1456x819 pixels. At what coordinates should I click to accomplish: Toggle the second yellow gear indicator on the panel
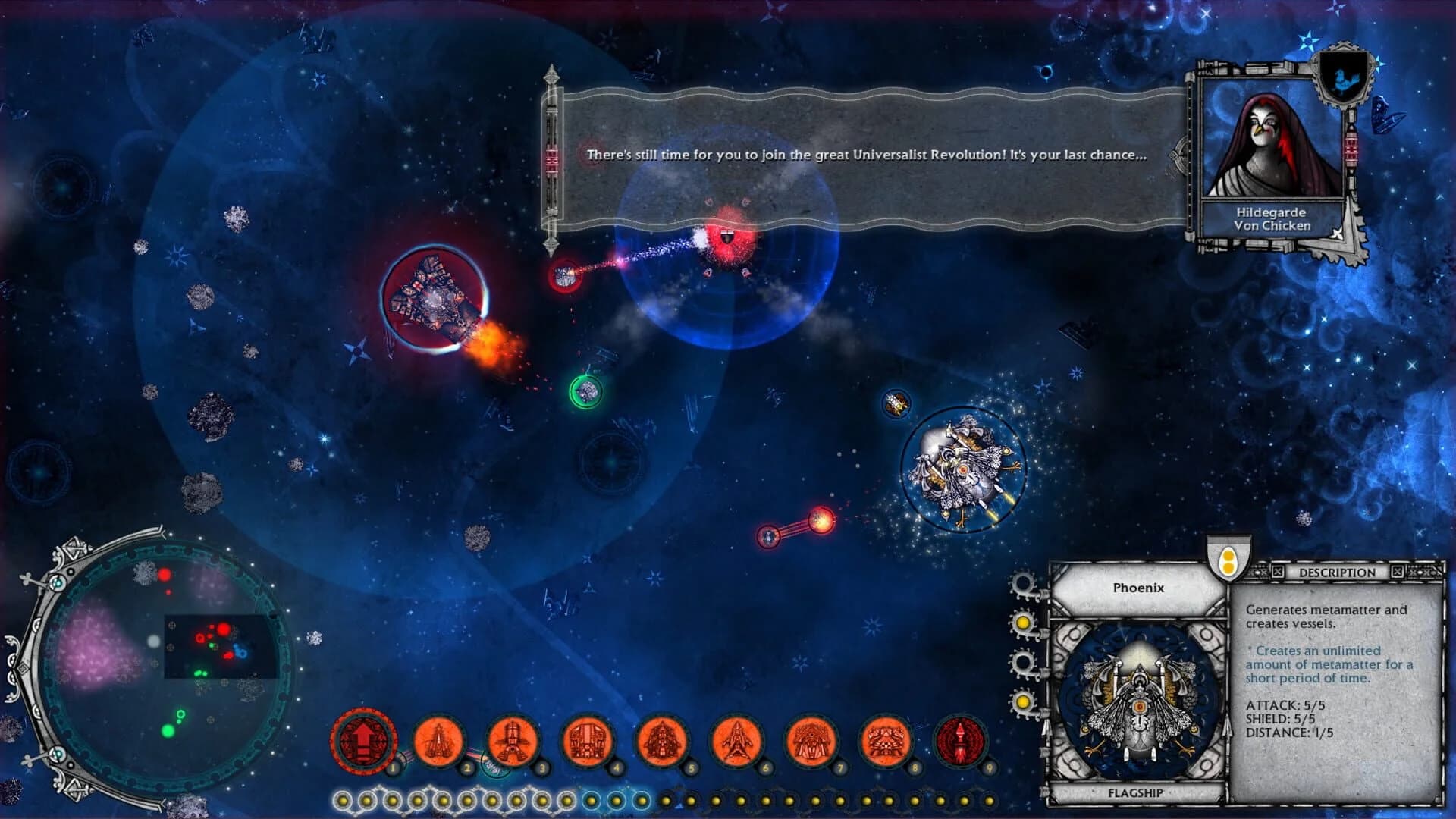click(1022, 623)
